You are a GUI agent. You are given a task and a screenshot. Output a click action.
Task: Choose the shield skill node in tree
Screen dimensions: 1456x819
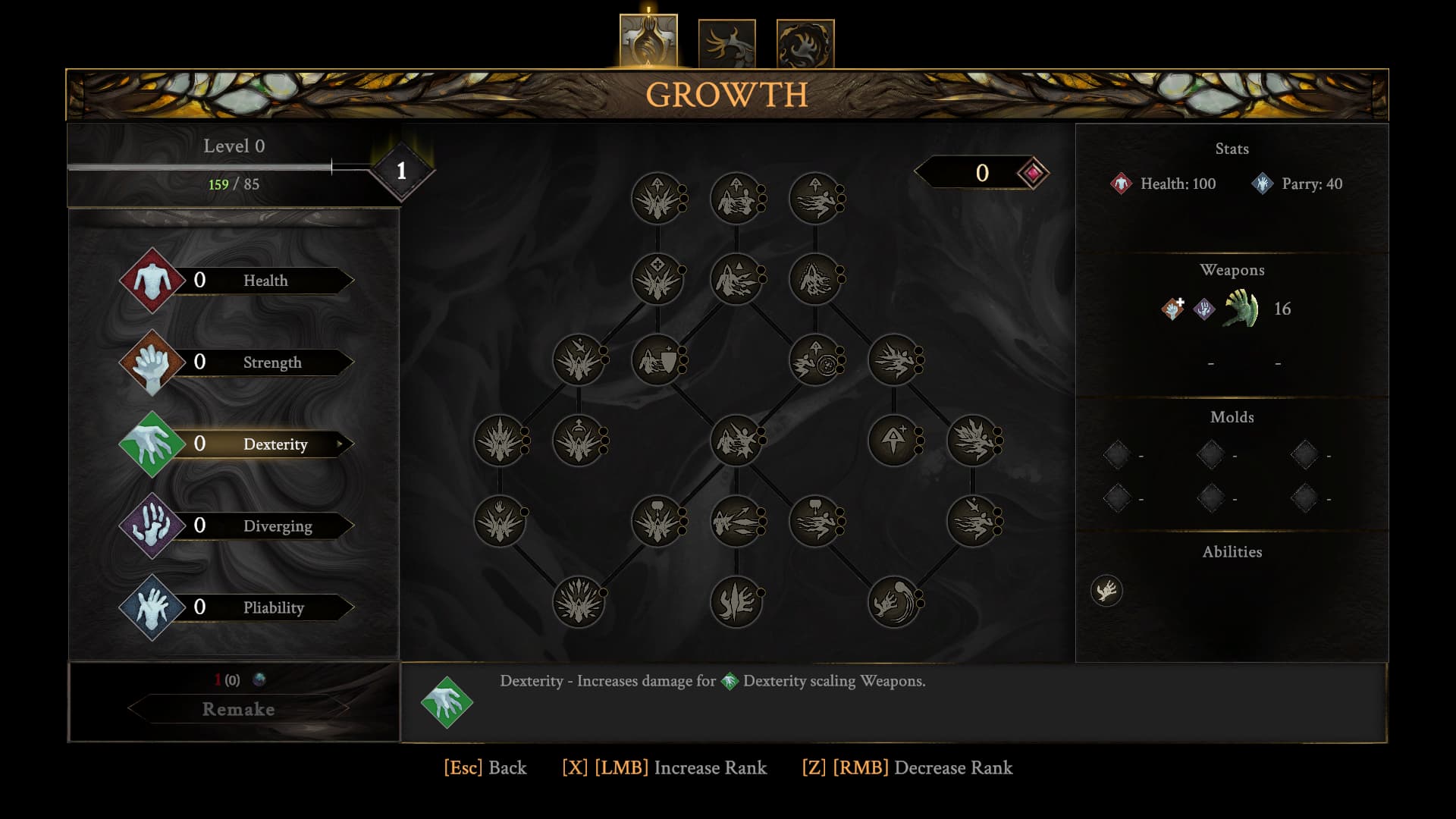click(x=657, y=360)
